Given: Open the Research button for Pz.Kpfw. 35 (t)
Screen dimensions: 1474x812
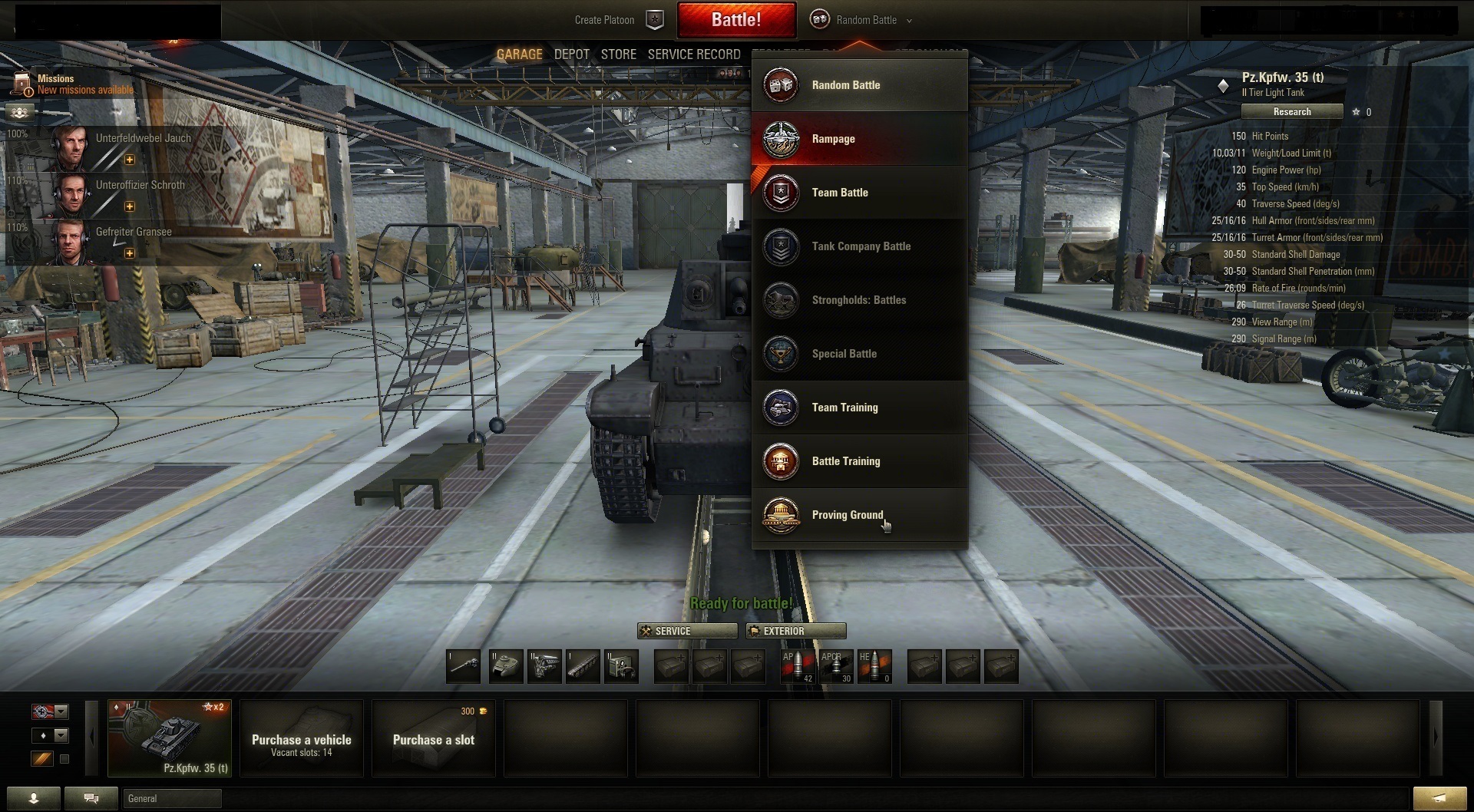Looking at the screenshot, I should tap(1292, 112).
